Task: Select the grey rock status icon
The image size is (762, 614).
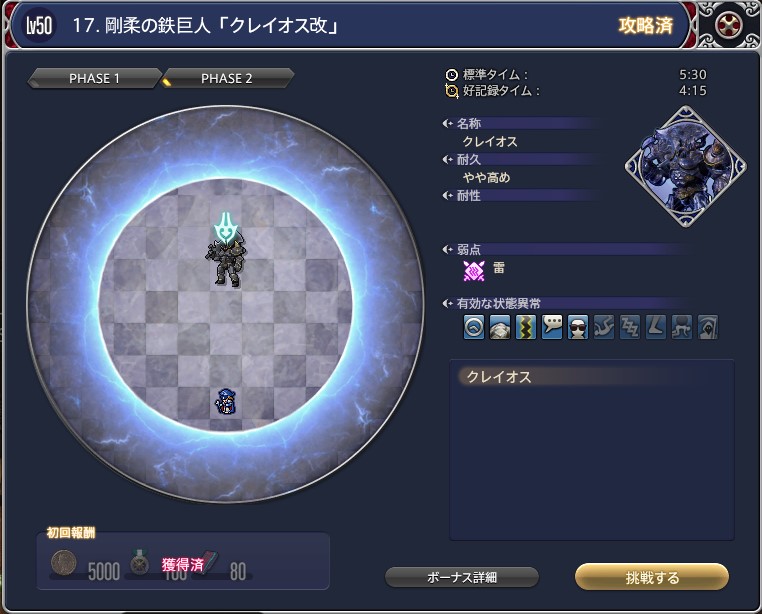Action: 500,327
